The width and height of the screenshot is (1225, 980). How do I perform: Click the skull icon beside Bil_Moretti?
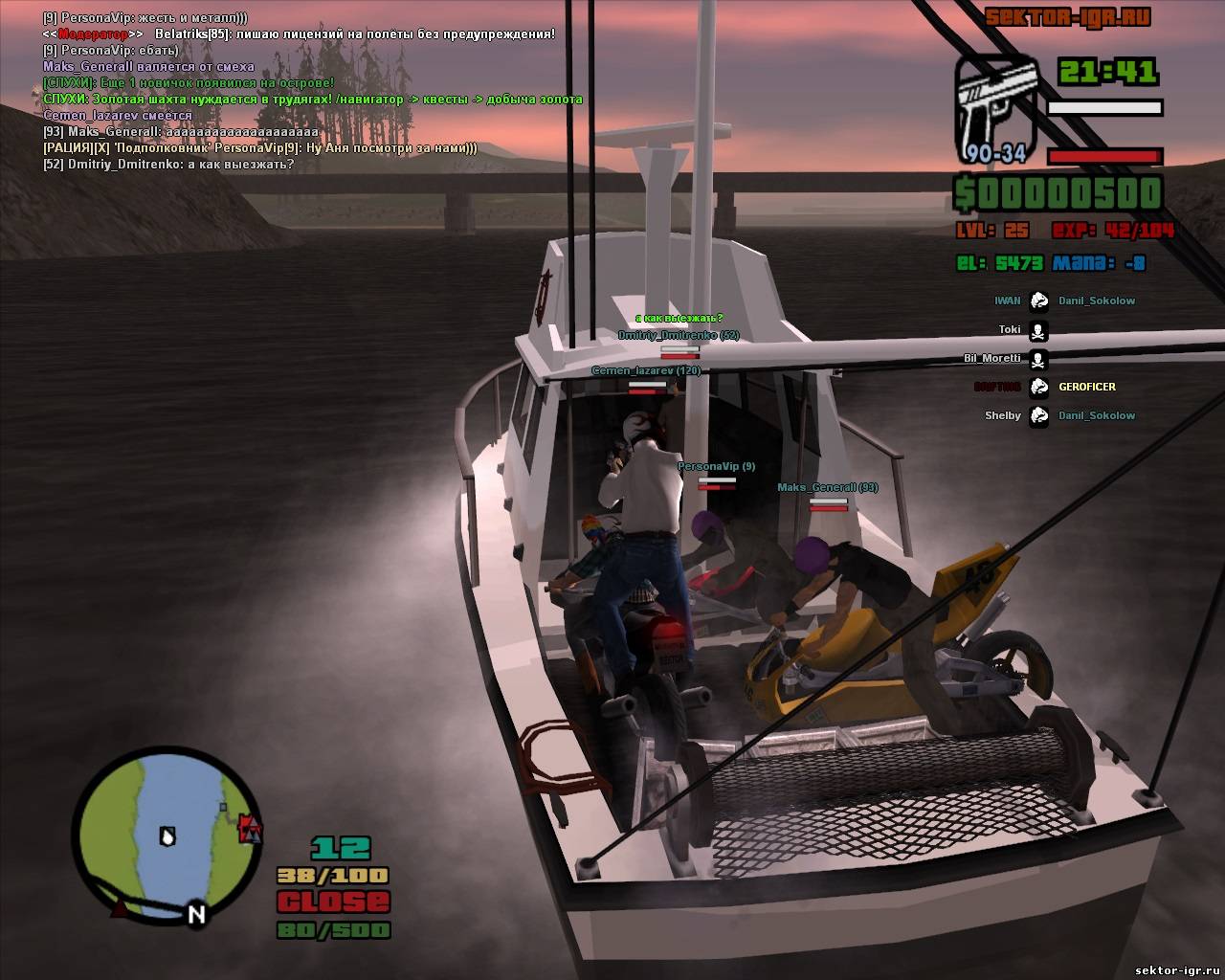tap(1038, 359)
